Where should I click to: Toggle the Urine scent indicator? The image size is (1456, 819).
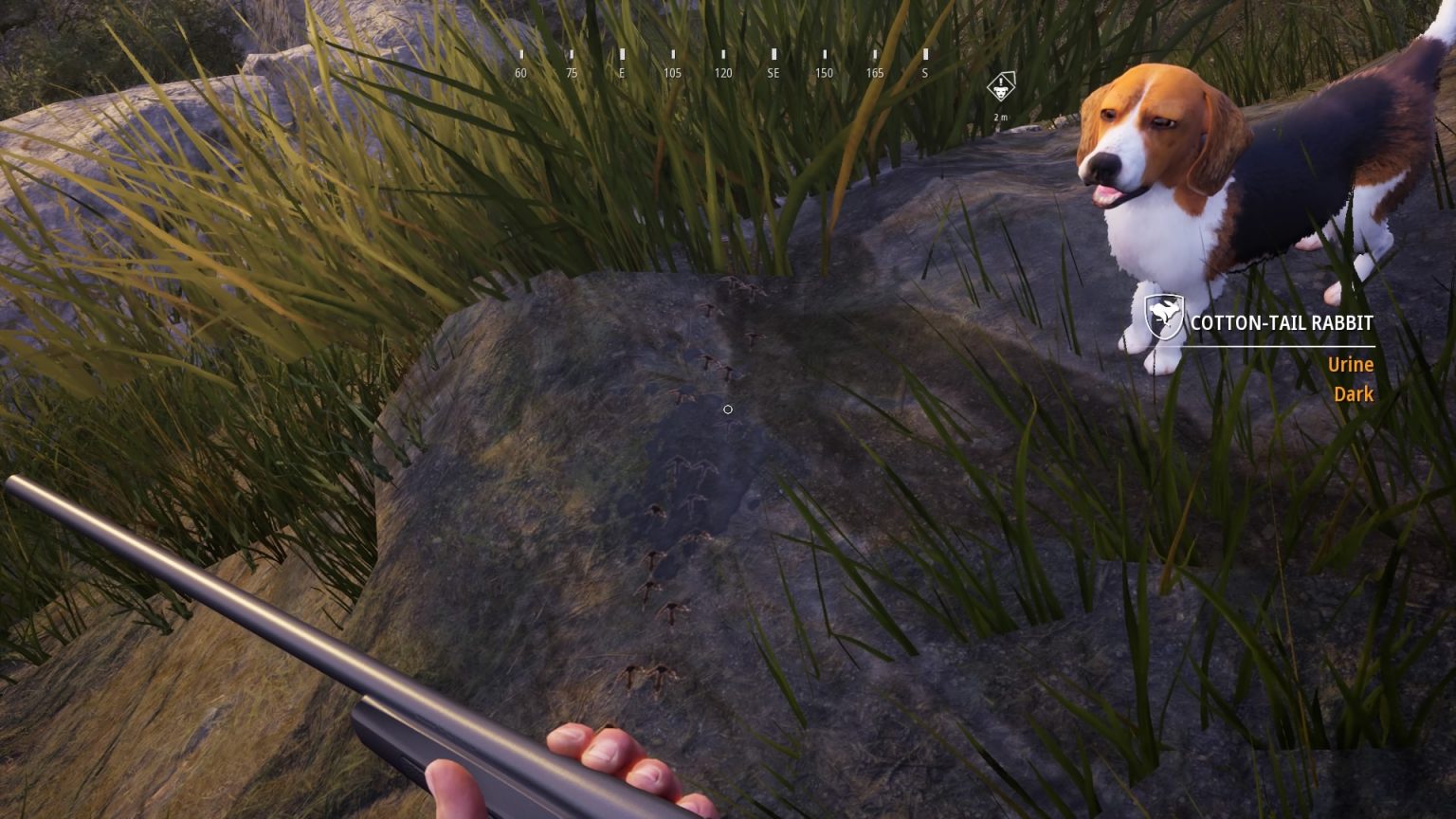1352,364
